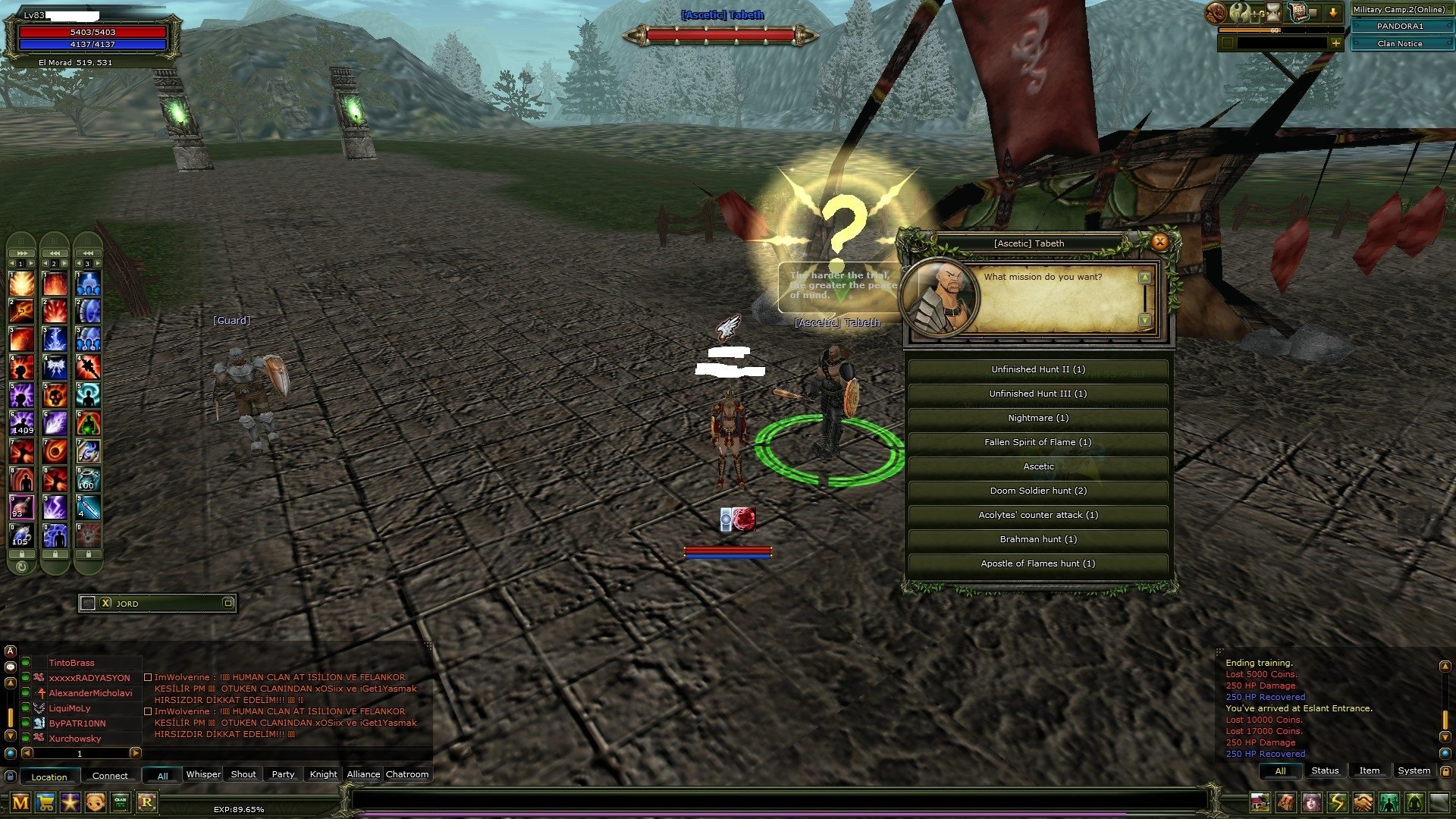Choose Acolytes' counter attack mission
1456x819 pixels.
1037,515
